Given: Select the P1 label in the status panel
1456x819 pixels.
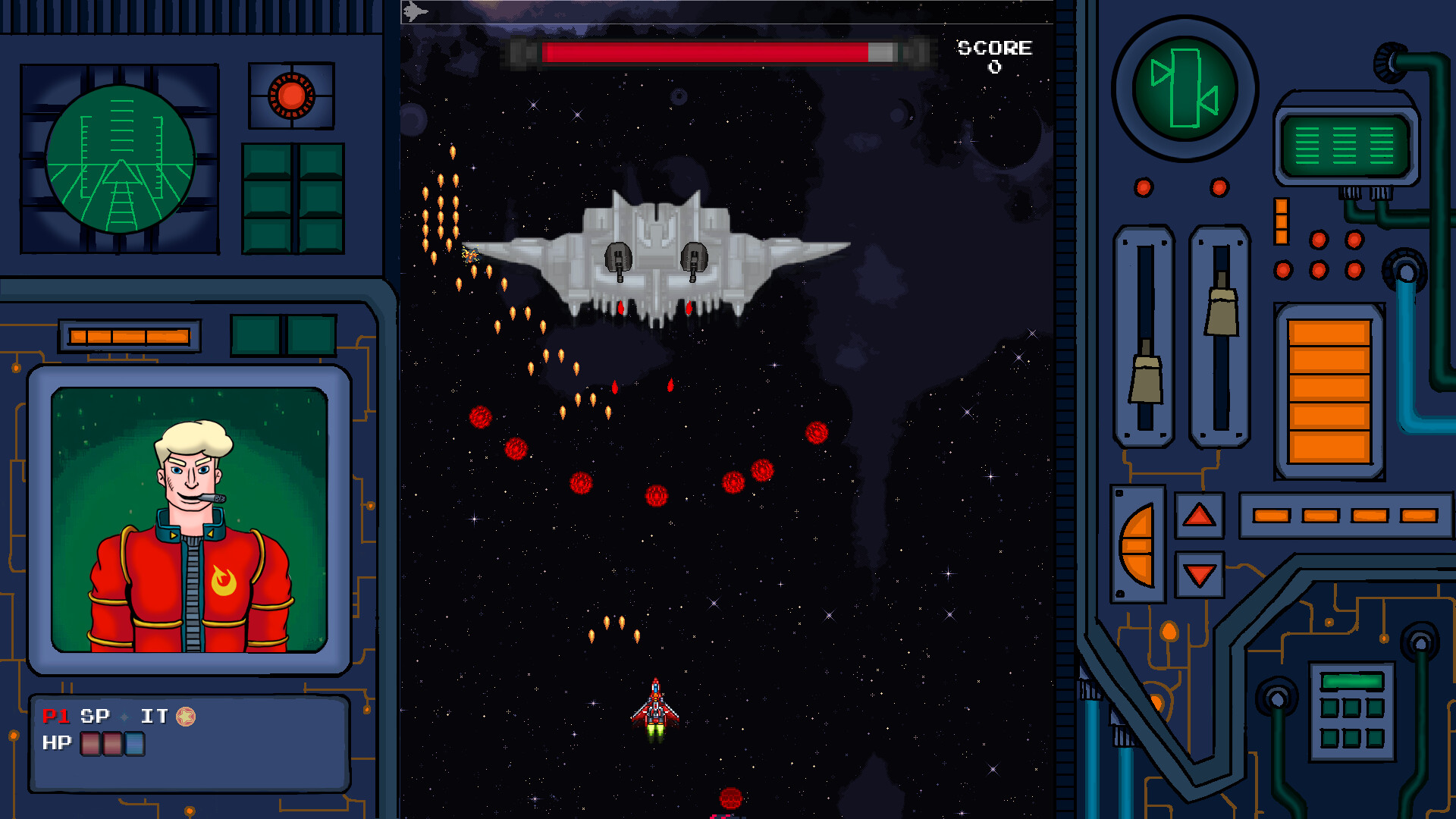Looking at the screenshot, I should click(55, 715).
